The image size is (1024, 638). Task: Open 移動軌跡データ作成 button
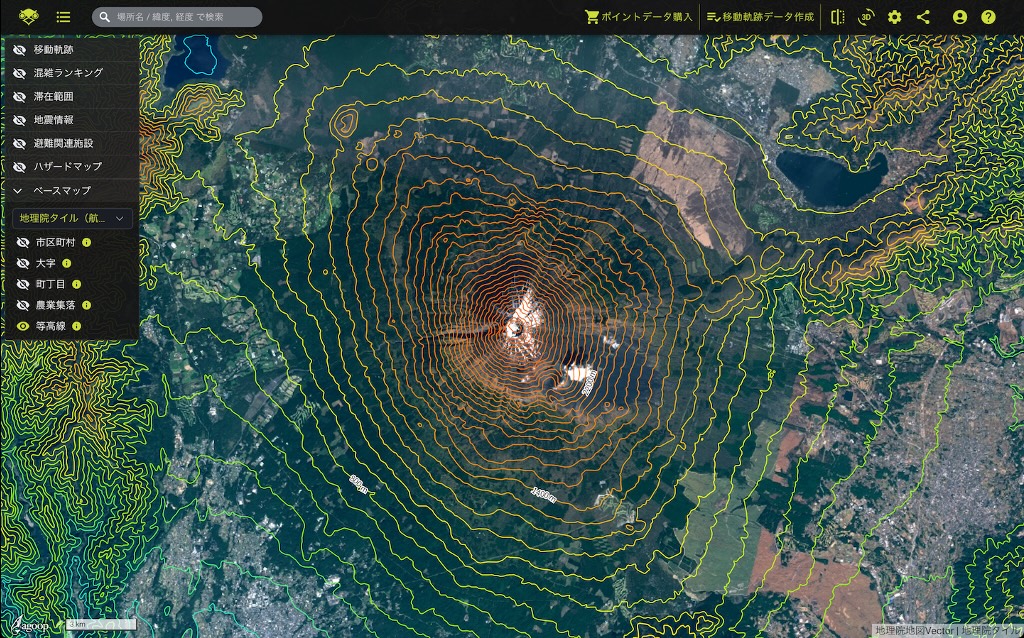coord(760,17)
